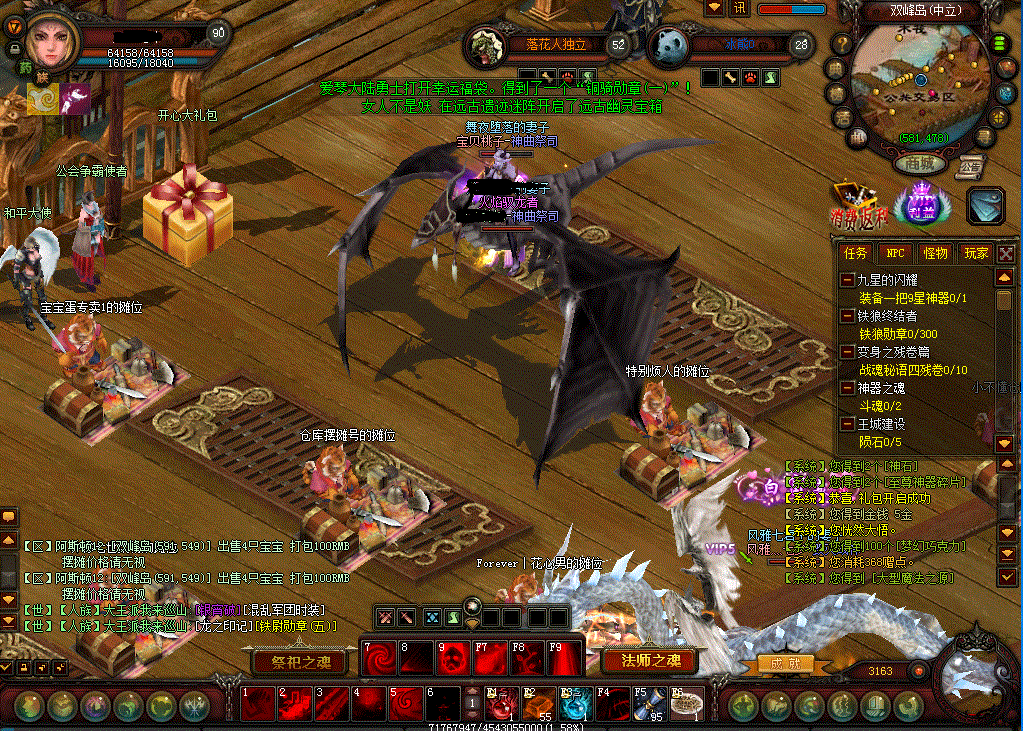Screen dimensions: 1023x731
Task: Switch to the 怪物 tab
Action: (935, 254)
